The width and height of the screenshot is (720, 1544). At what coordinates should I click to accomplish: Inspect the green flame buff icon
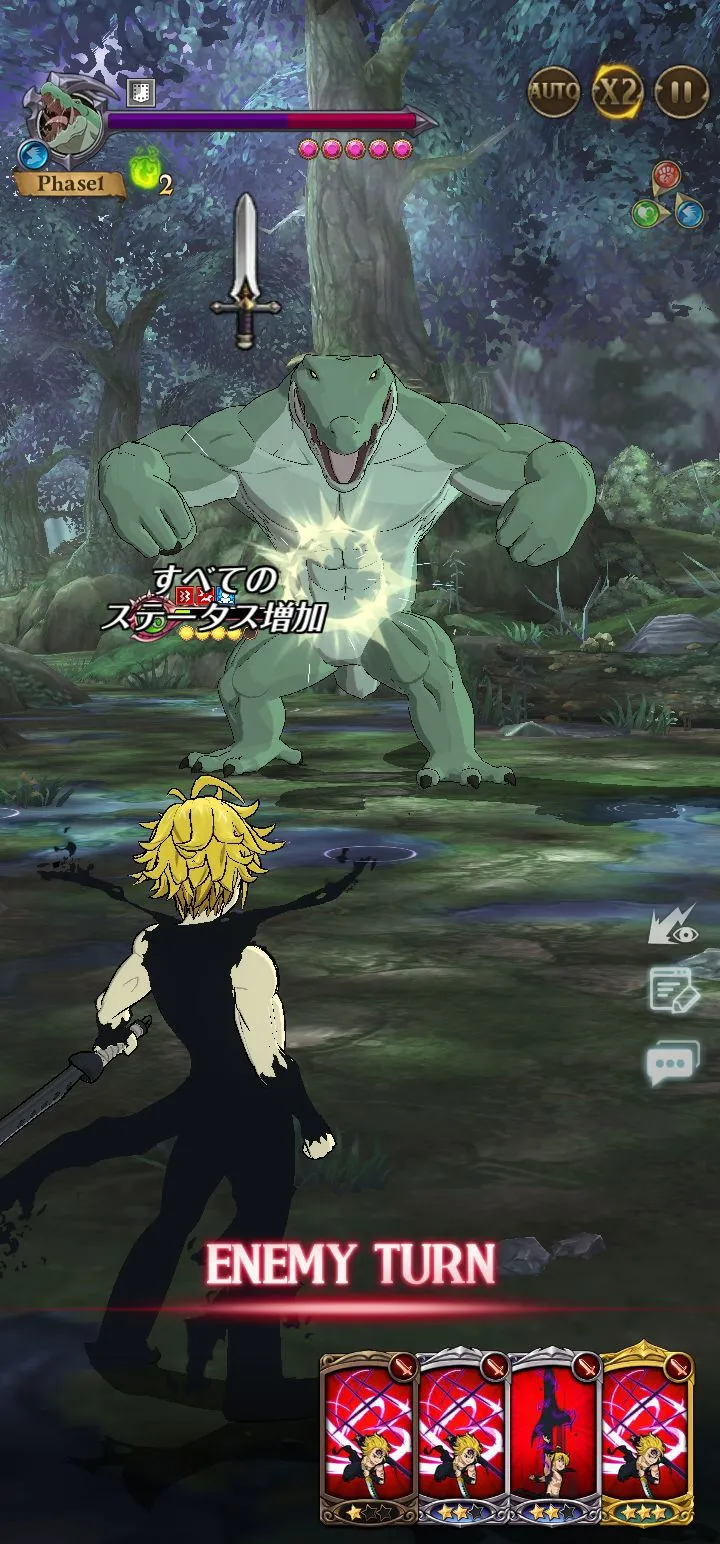(x=144, y=172)
